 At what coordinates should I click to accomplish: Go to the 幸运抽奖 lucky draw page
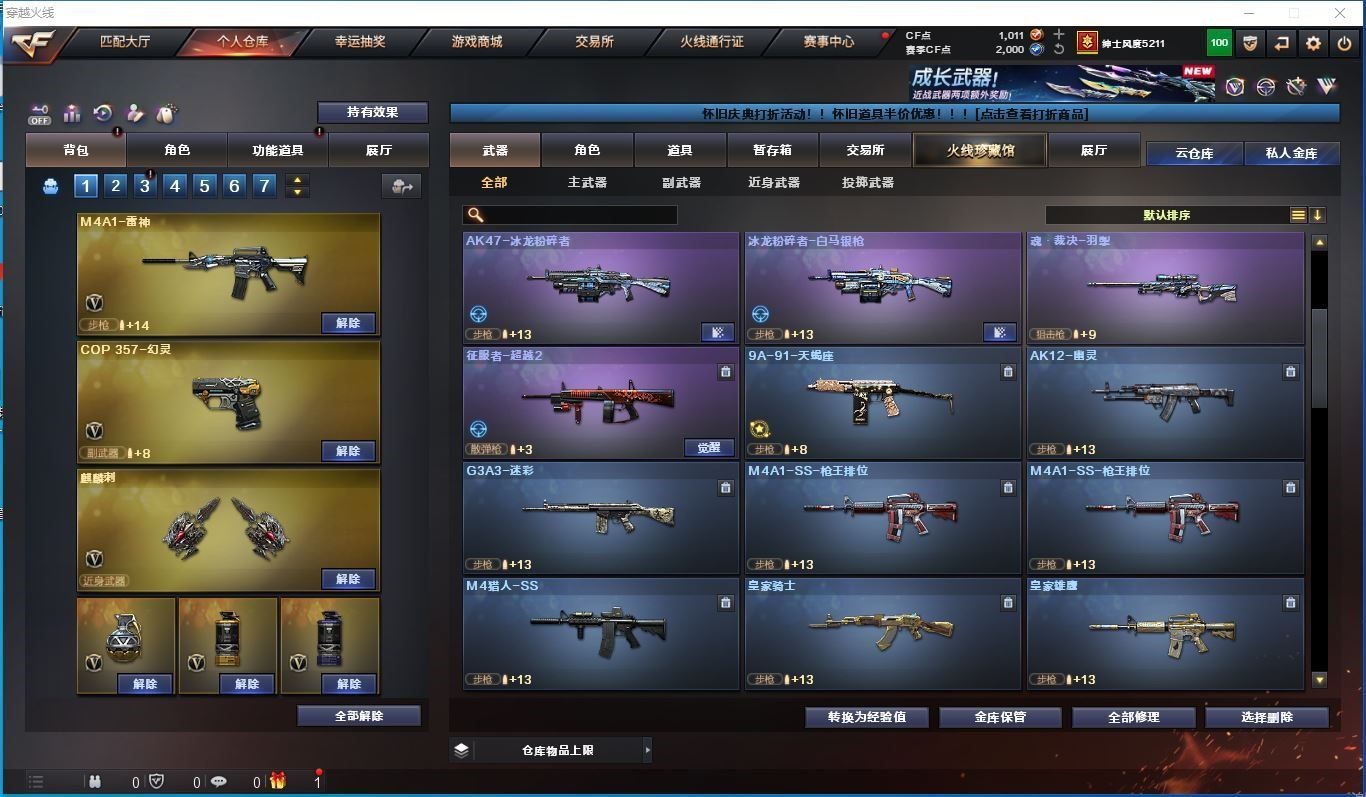pyautogui.click(x=360, y=42)
